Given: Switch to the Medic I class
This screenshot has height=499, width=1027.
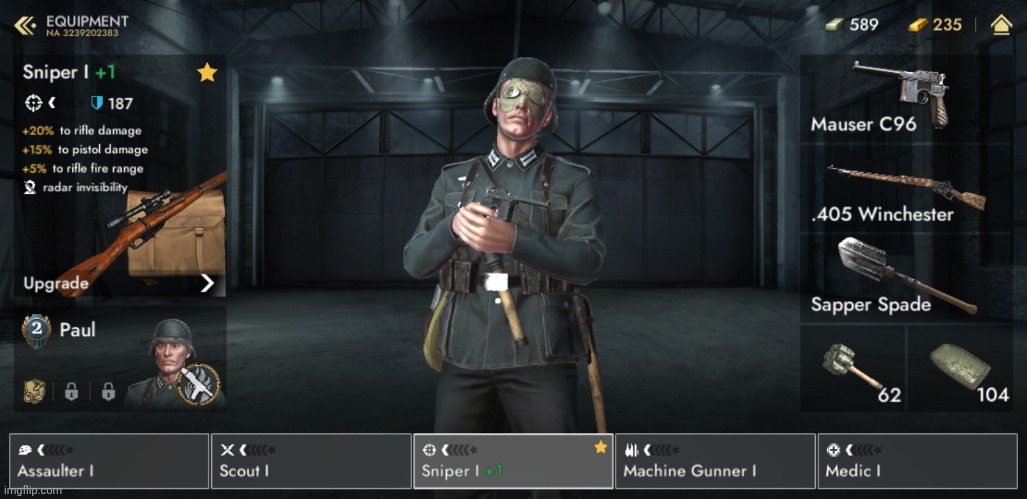Looking at the screenshot, I should [x=916, y=461].
